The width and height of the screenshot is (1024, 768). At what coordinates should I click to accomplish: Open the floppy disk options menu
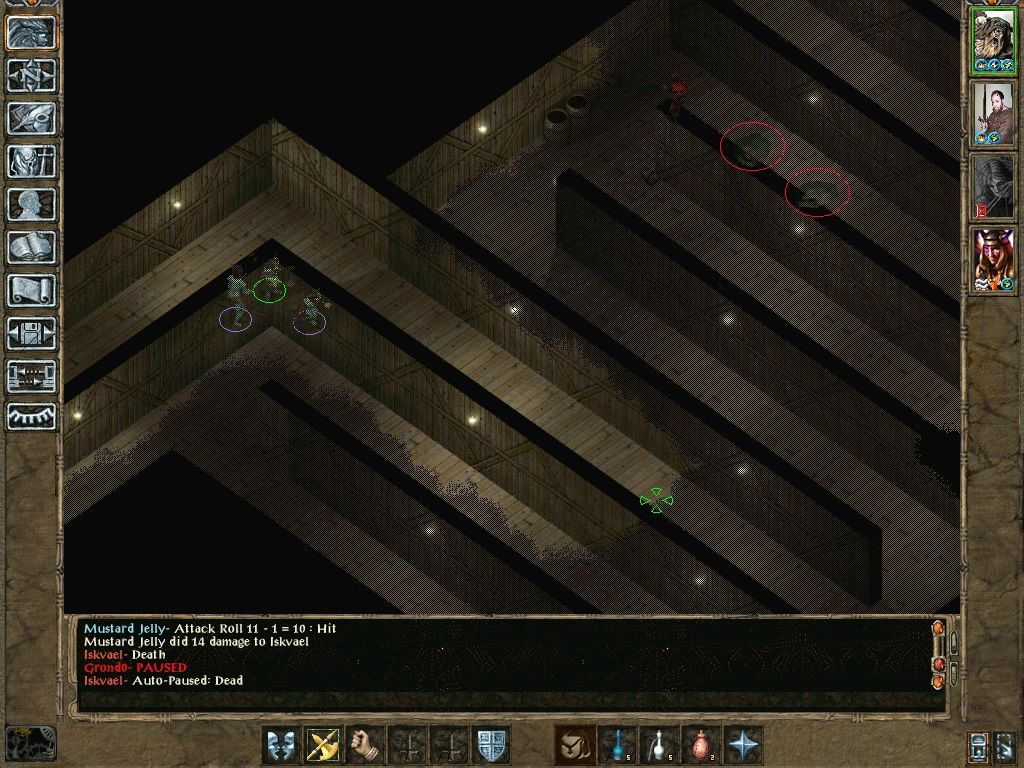point(31,334)
